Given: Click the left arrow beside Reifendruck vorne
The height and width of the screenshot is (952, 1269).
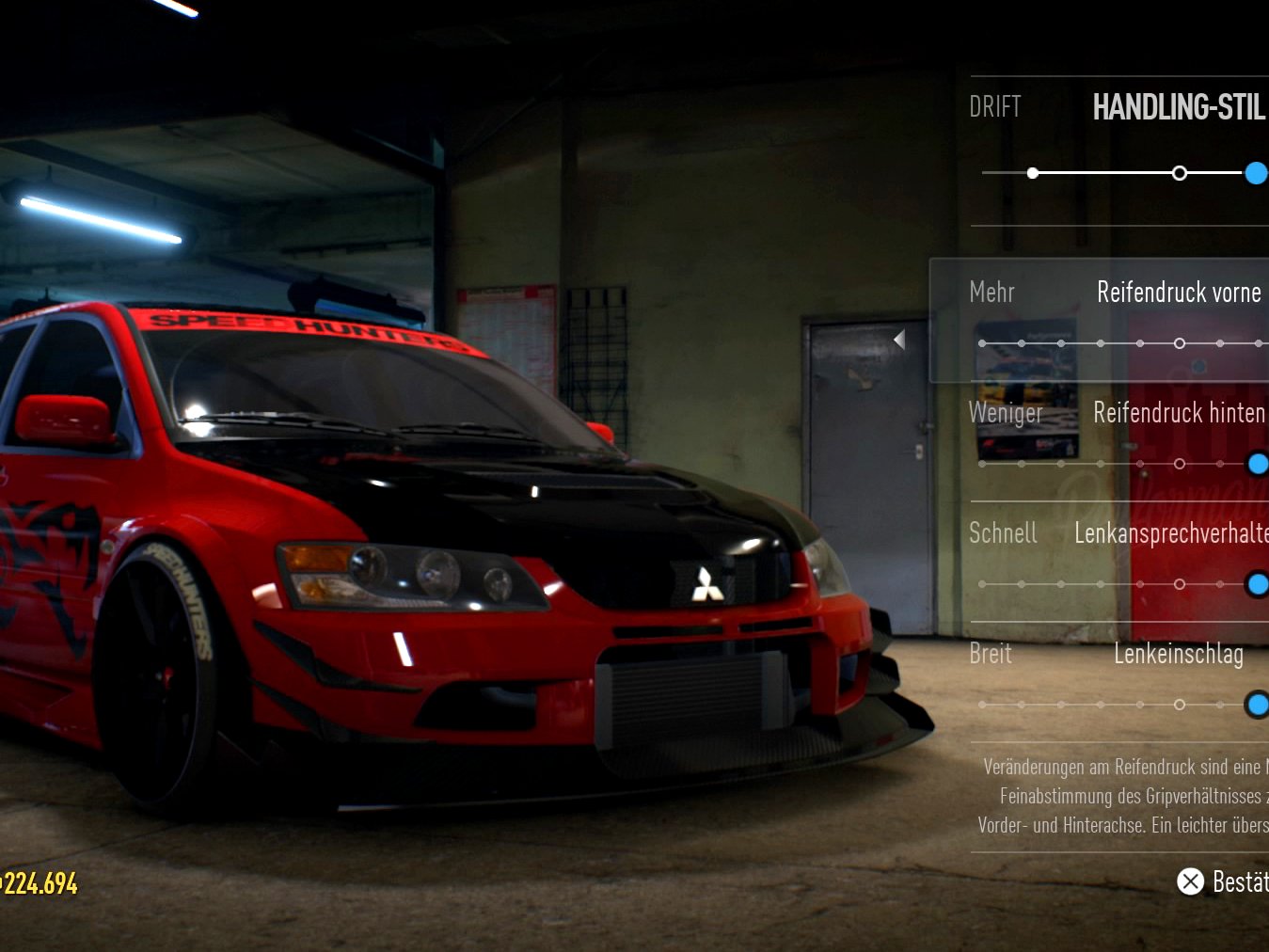Looking at the screenshot, I should tap(899, 340).
